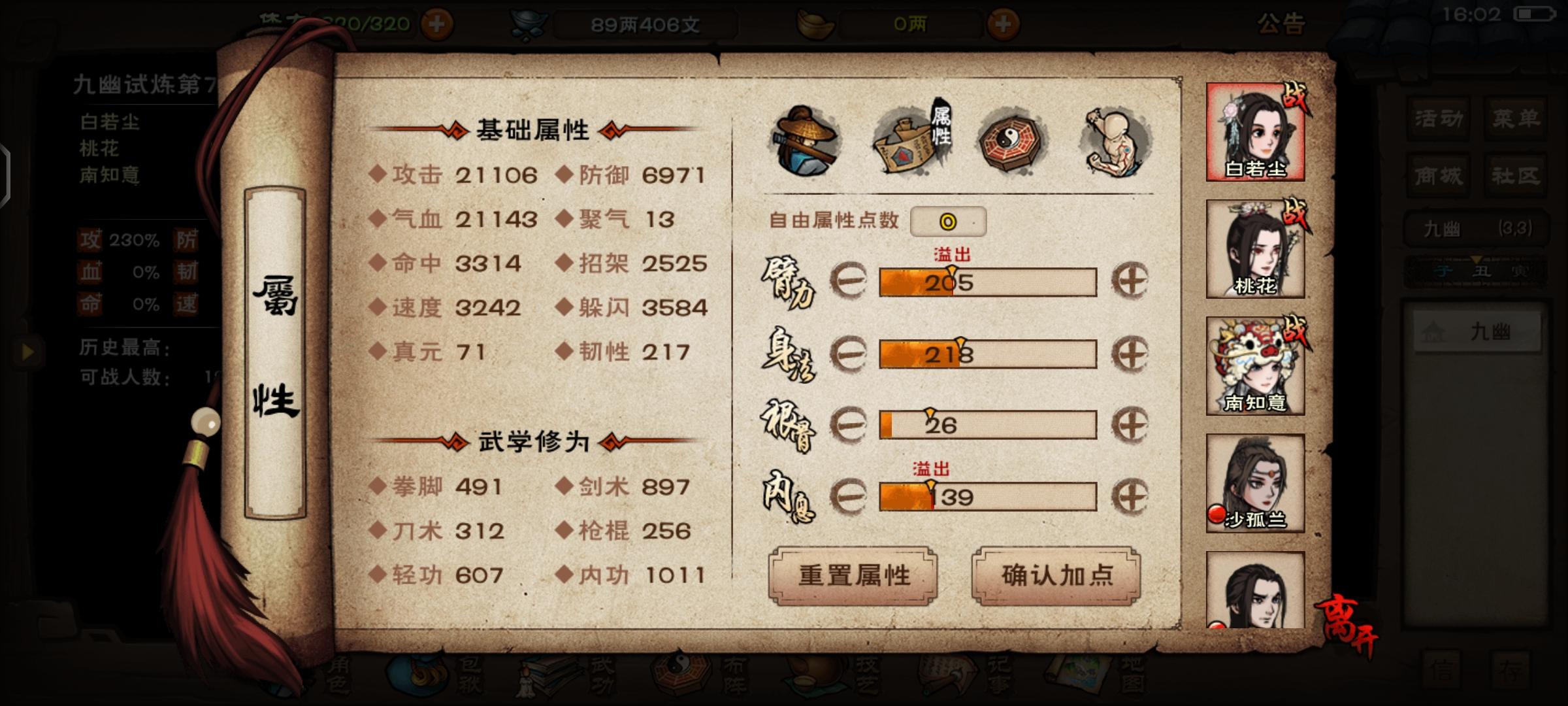Click the 重置属性 reset attributes button

[x=854, y=576]
